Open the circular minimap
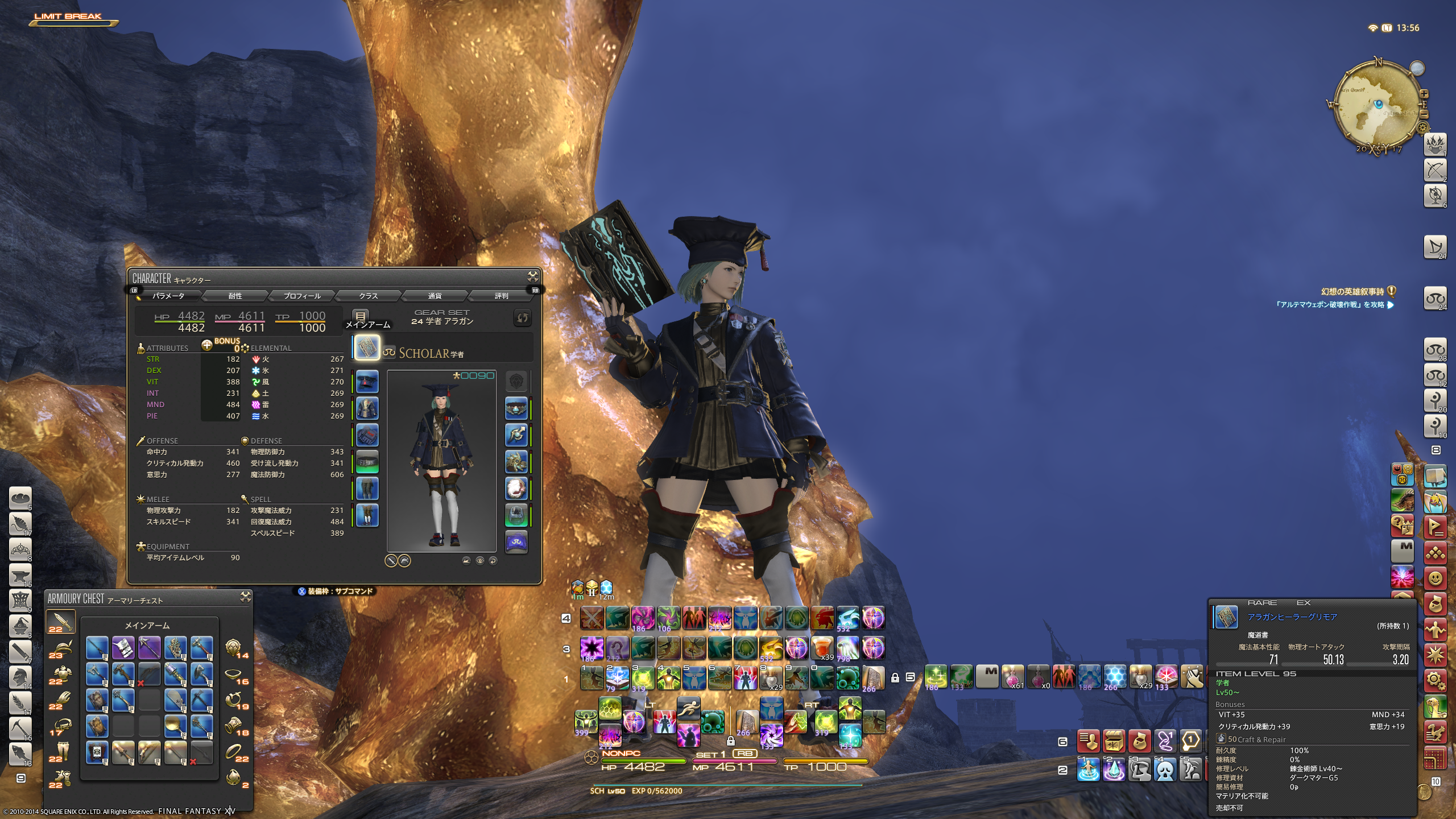 click(x=1378, y=105)
